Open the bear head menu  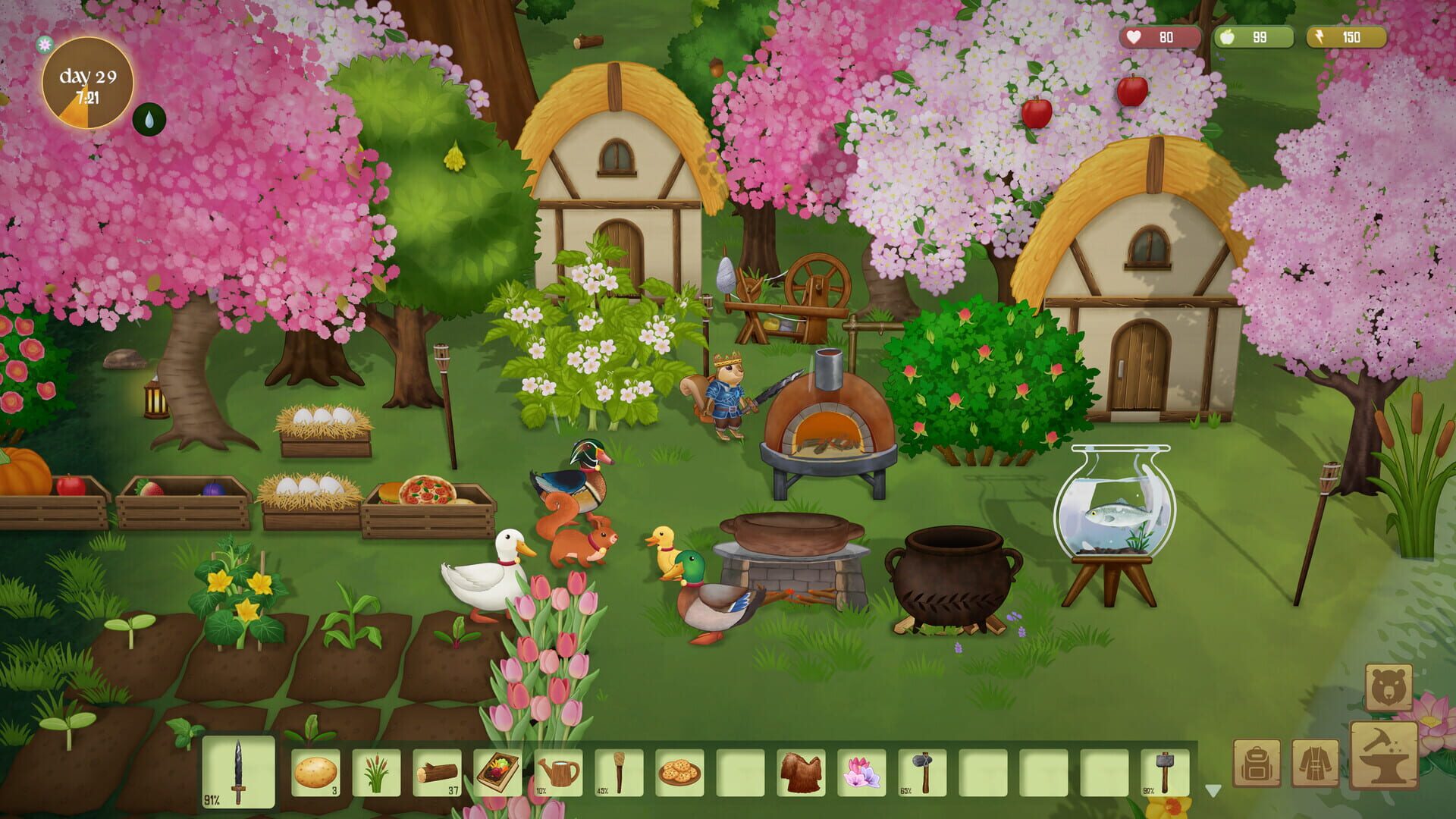coord(1389,688)
